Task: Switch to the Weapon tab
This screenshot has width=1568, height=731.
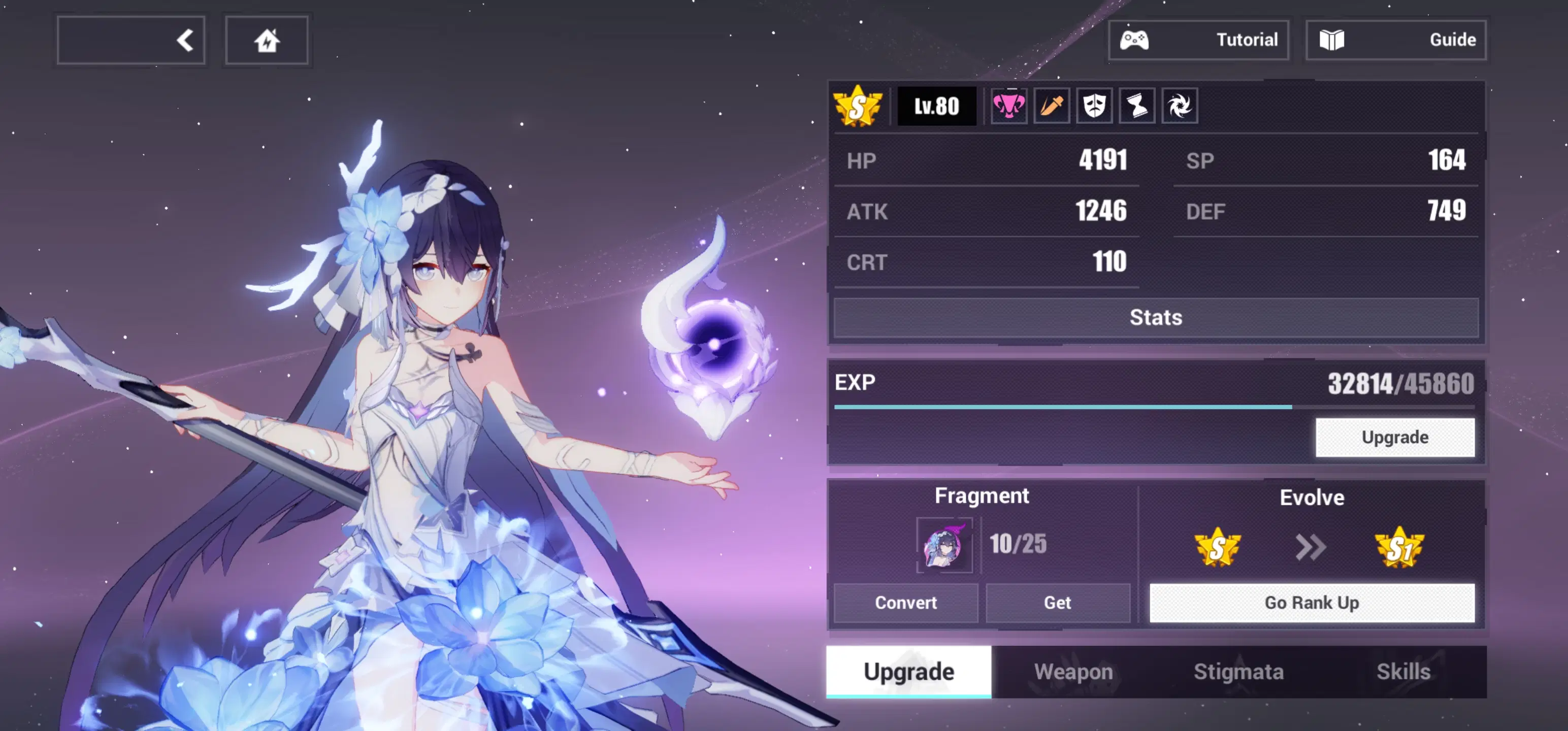Action: pyautogui.click(x=1074, y=671)
